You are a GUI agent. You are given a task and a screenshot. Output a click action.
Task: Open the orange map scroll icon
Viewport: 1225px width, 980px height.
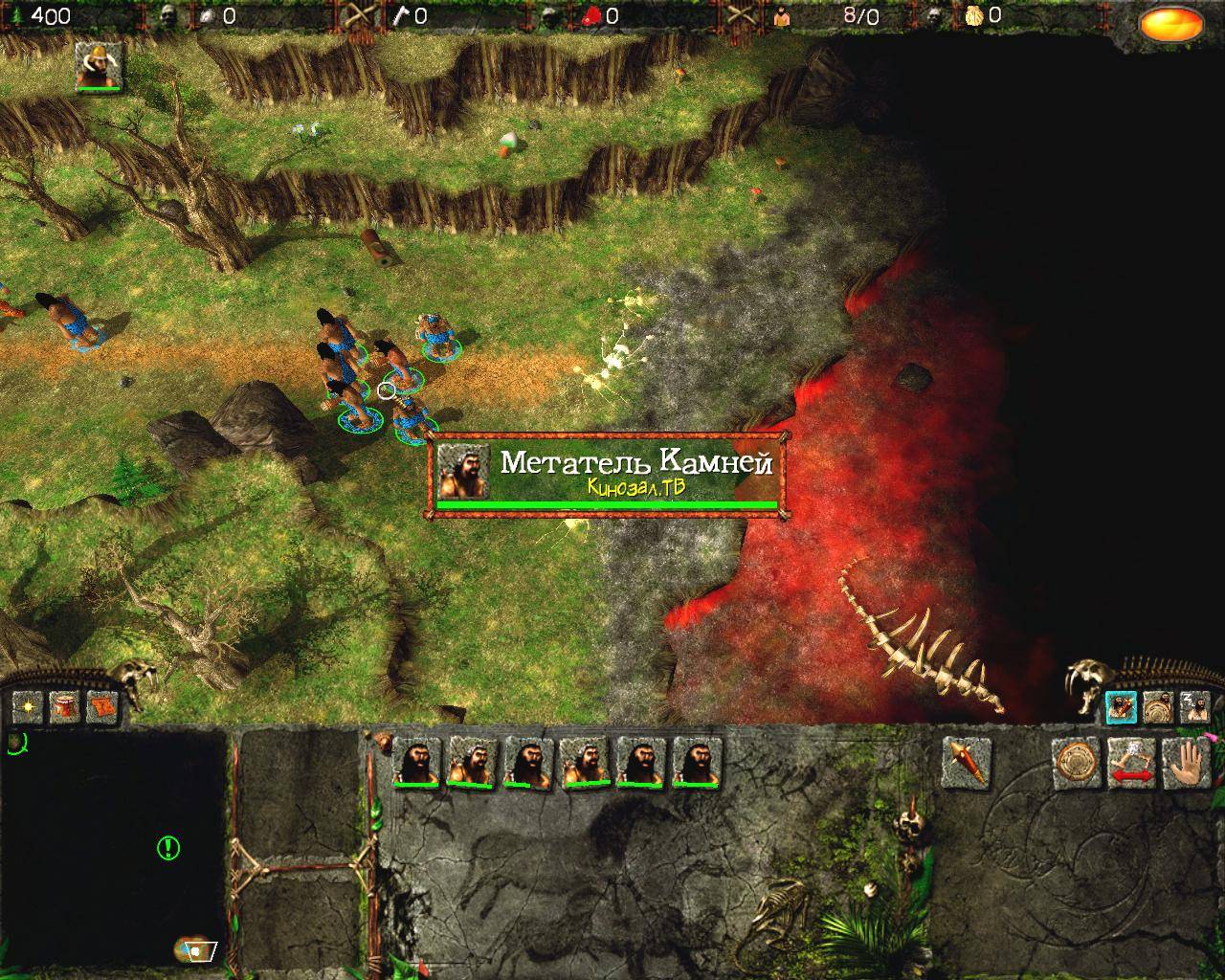click(x=101, y=707)
